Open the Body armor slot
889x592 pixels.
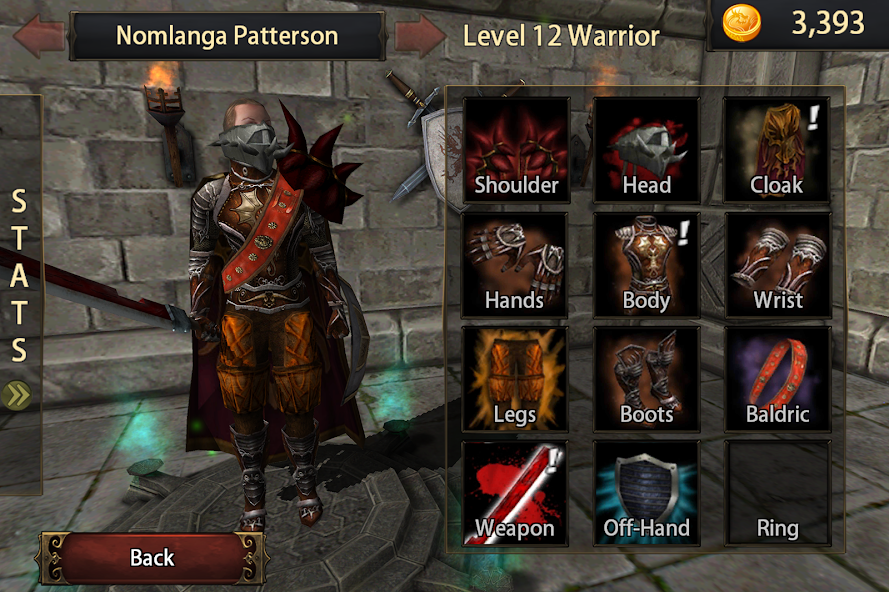pos(646,265)
